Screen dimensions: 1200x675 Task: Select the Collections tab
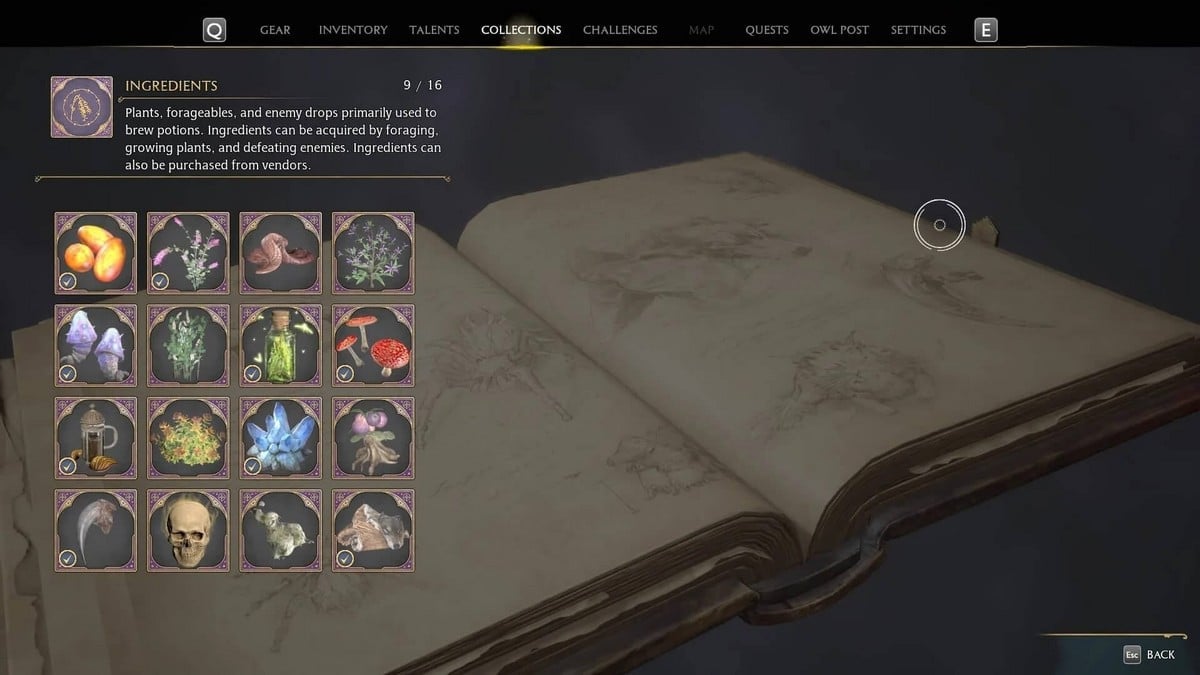tap(521, 30)
